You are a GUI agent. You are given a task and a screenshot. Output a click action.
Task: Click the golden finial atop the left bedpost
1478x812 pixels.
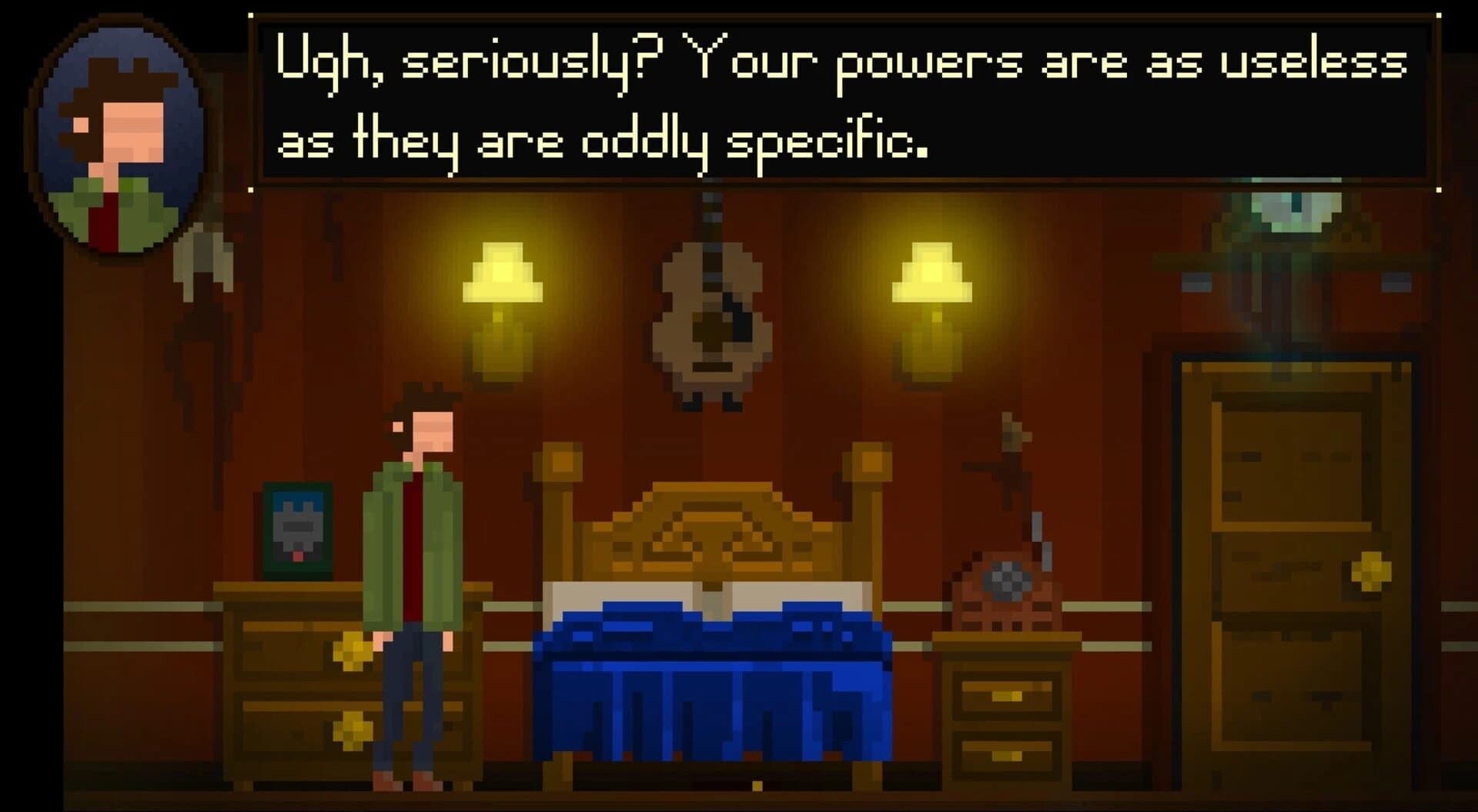pyautogui.click(x=562, y=462)
